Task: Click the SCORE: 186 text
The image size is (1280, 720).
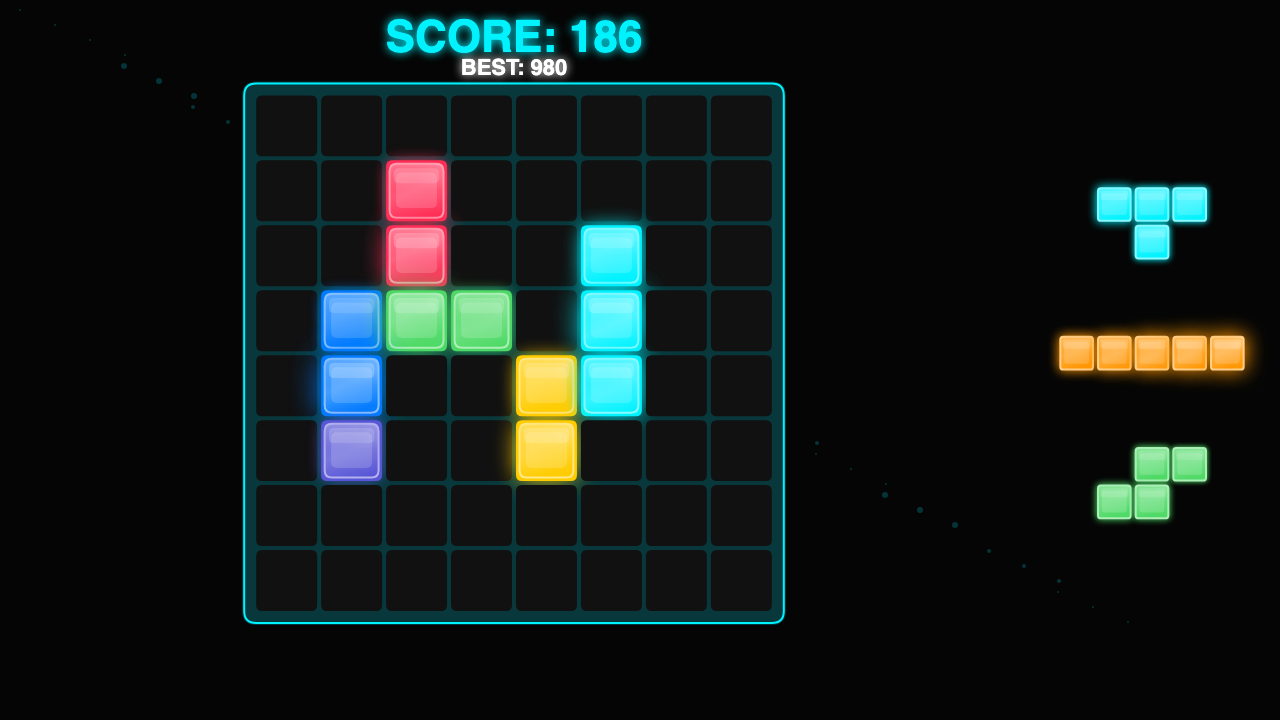Action: (514, 37)
